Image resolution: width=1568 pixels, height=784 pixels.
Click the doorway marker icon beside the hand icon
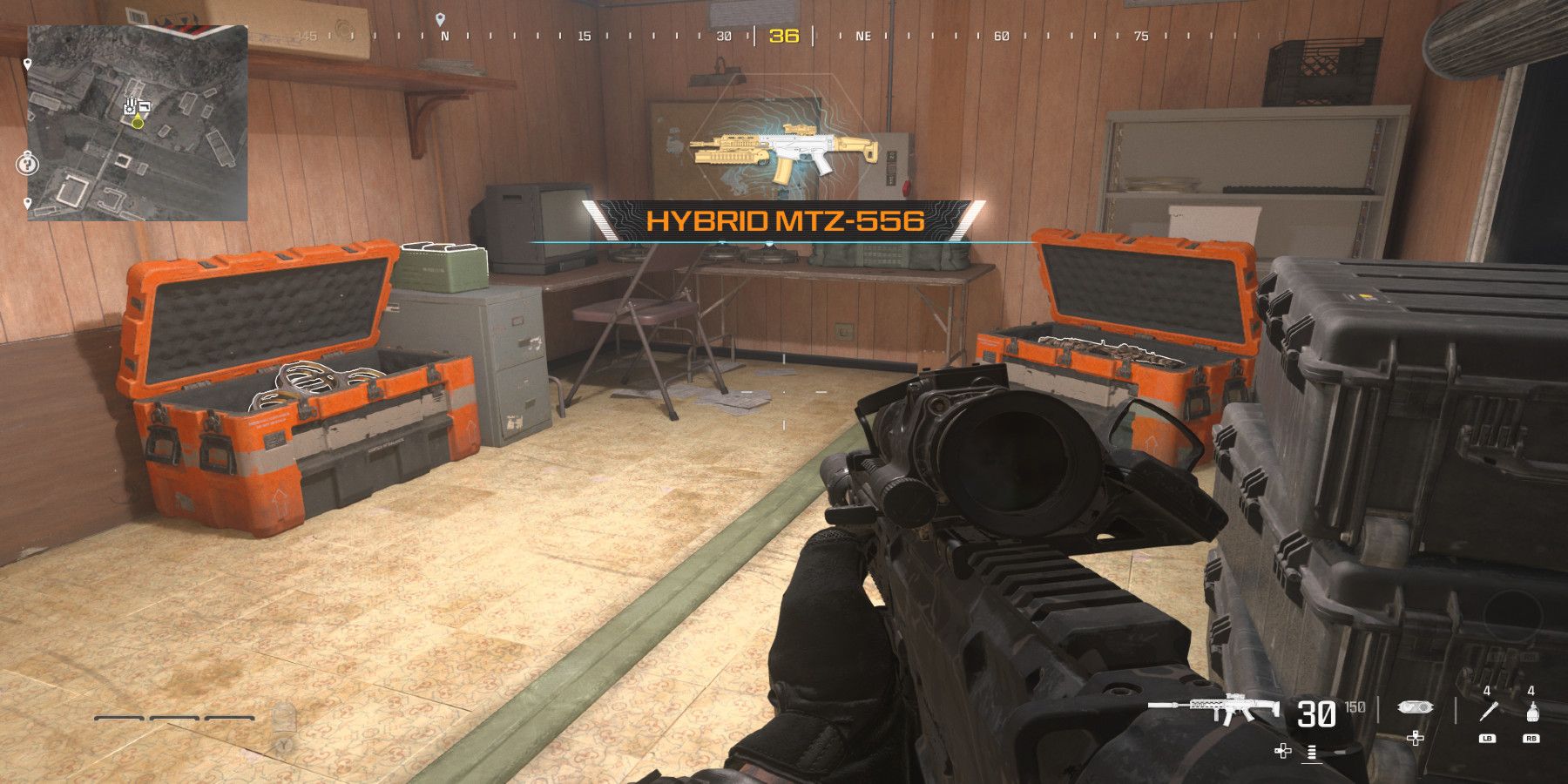coord(144,106)
